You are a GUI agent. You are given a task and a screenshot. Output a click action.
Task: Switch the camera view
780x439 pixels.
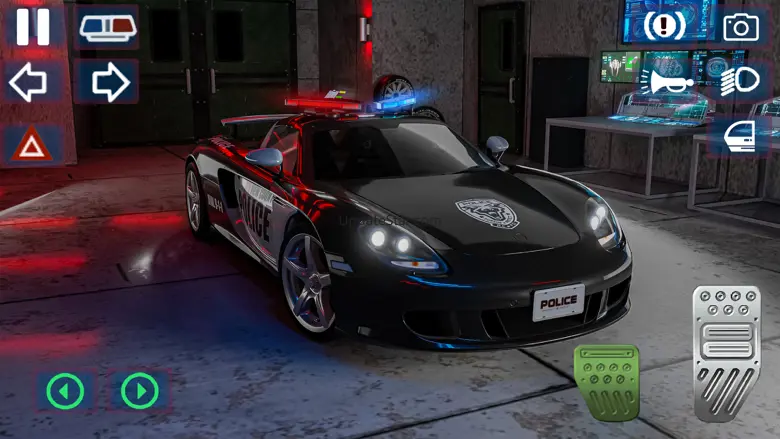[x=741, y=26]
